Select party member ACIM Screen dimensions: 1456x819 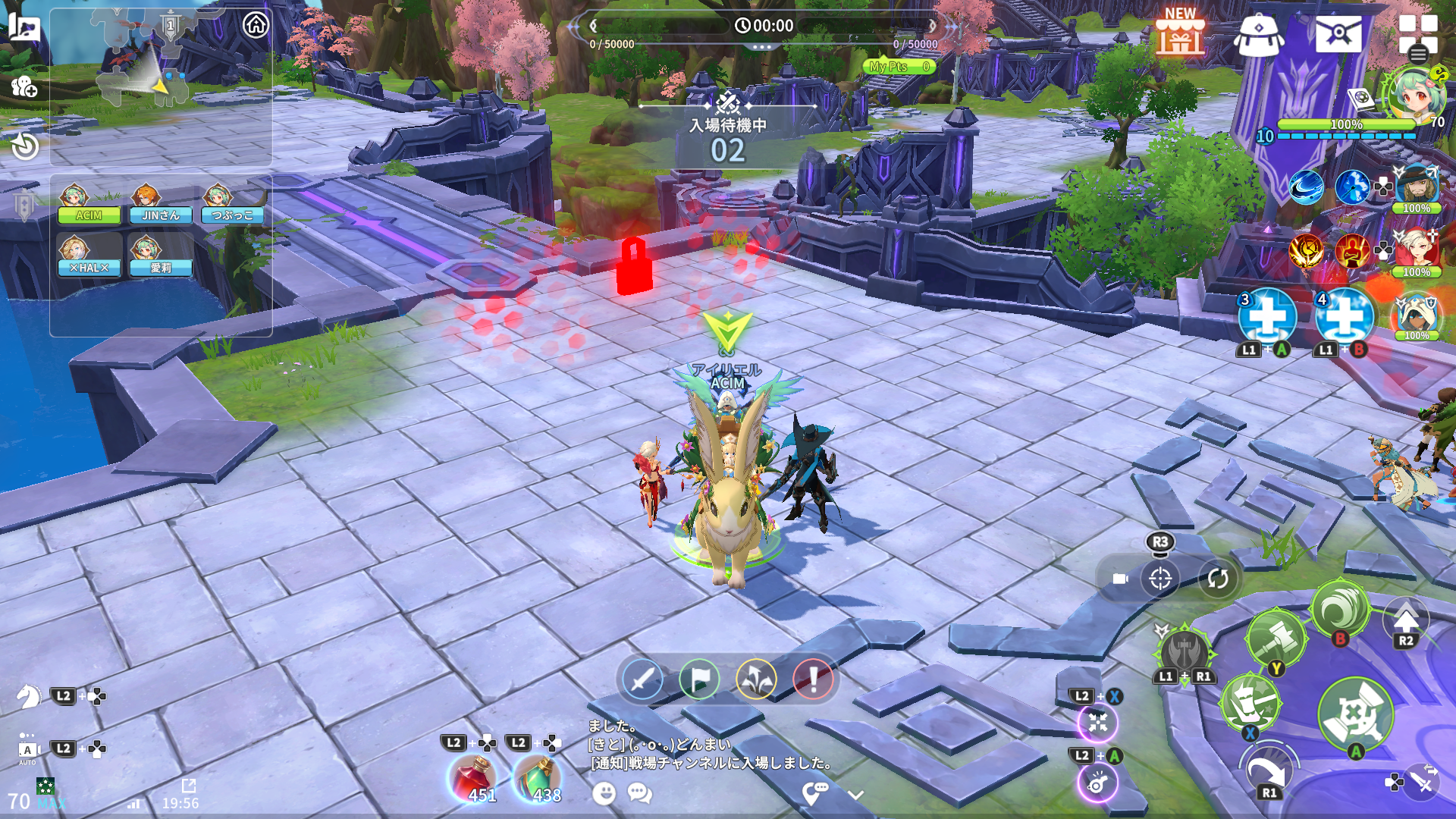88,205
